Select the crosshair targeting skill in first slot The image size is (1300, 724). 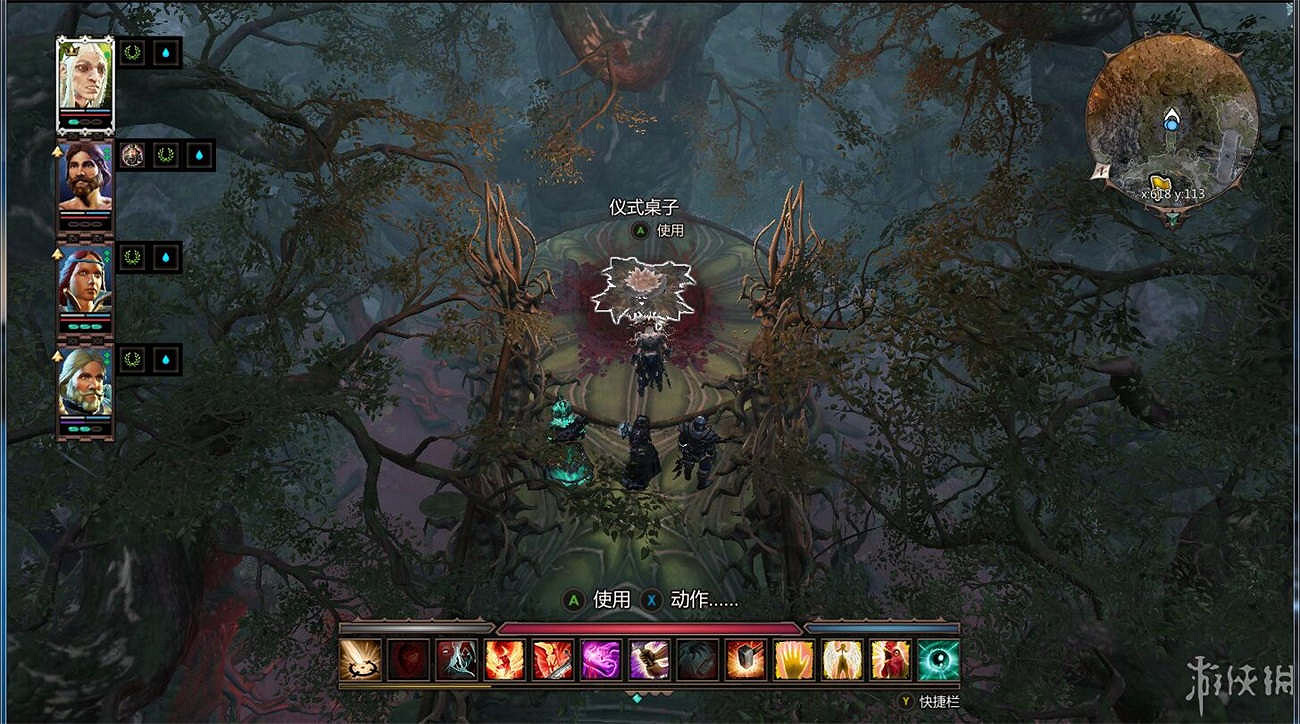[x=359, y=660]
